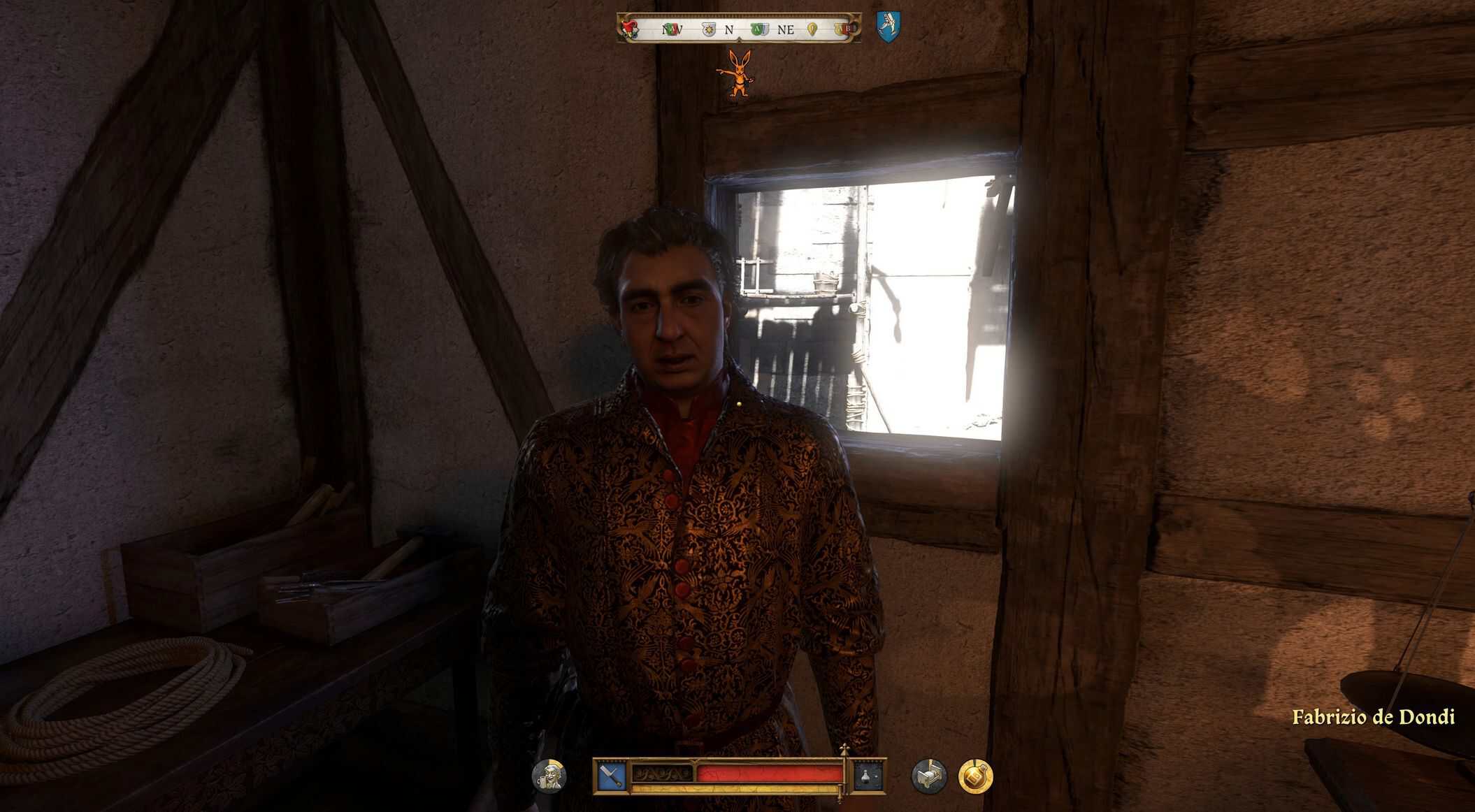Viewport: 1475px width, 812px height.
Task: Click the NE label on the compass
Action: coord(786,30)
